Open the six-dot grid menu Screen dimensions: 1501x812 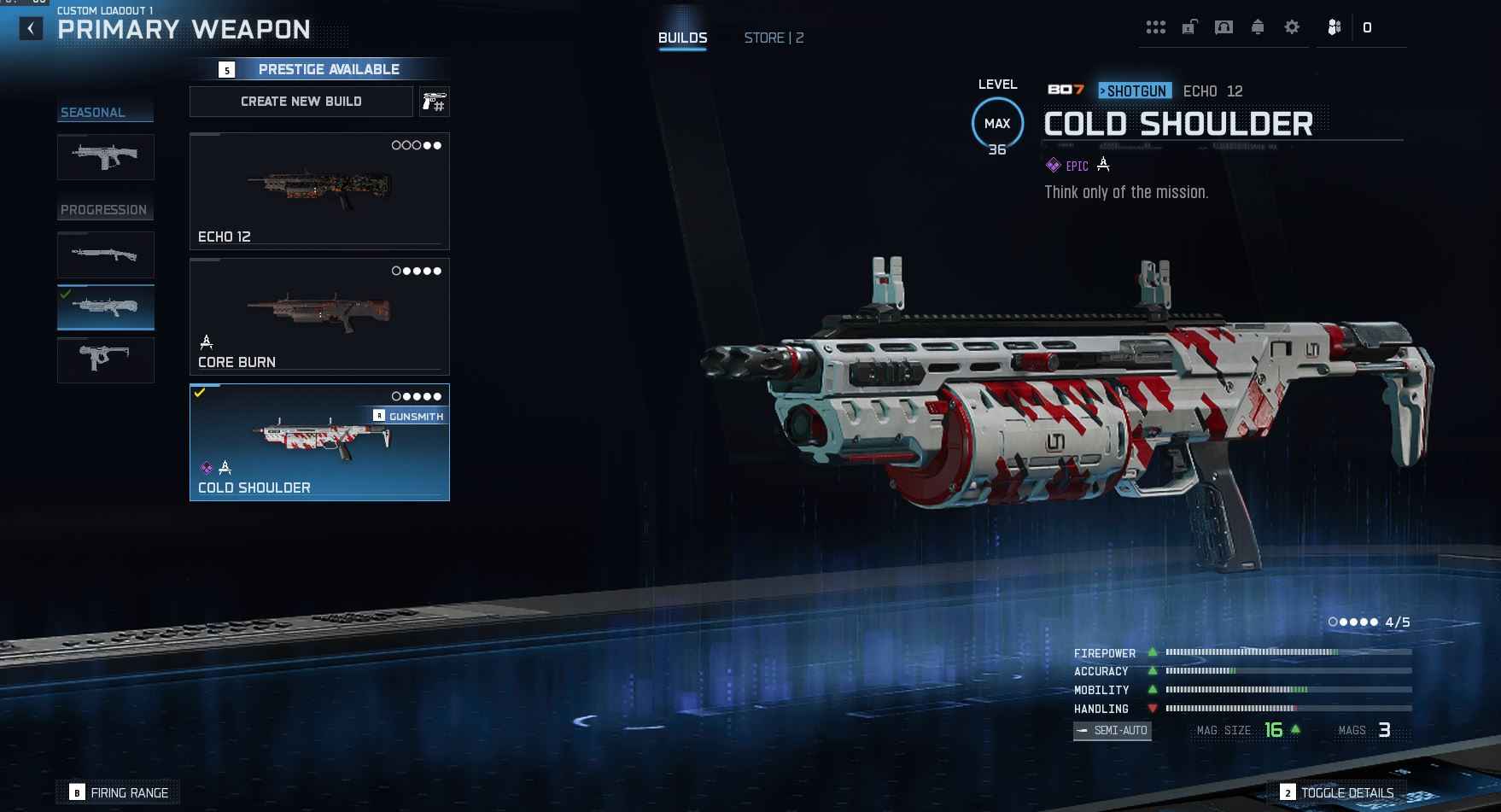pos(1156,27)
